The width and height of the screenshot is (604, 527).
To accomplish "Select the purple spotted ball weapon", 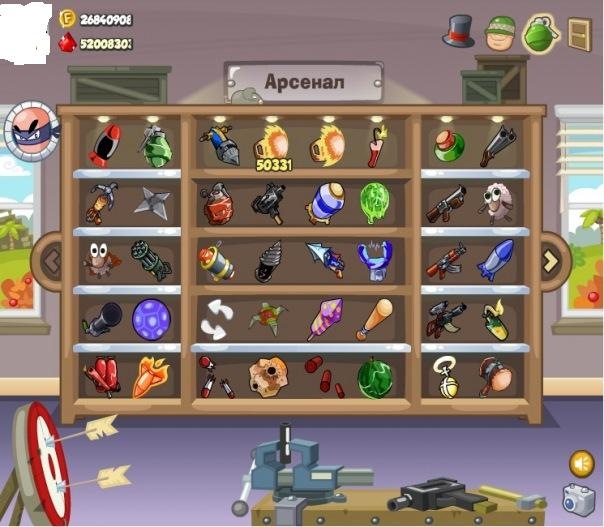I will click(151, 320).
